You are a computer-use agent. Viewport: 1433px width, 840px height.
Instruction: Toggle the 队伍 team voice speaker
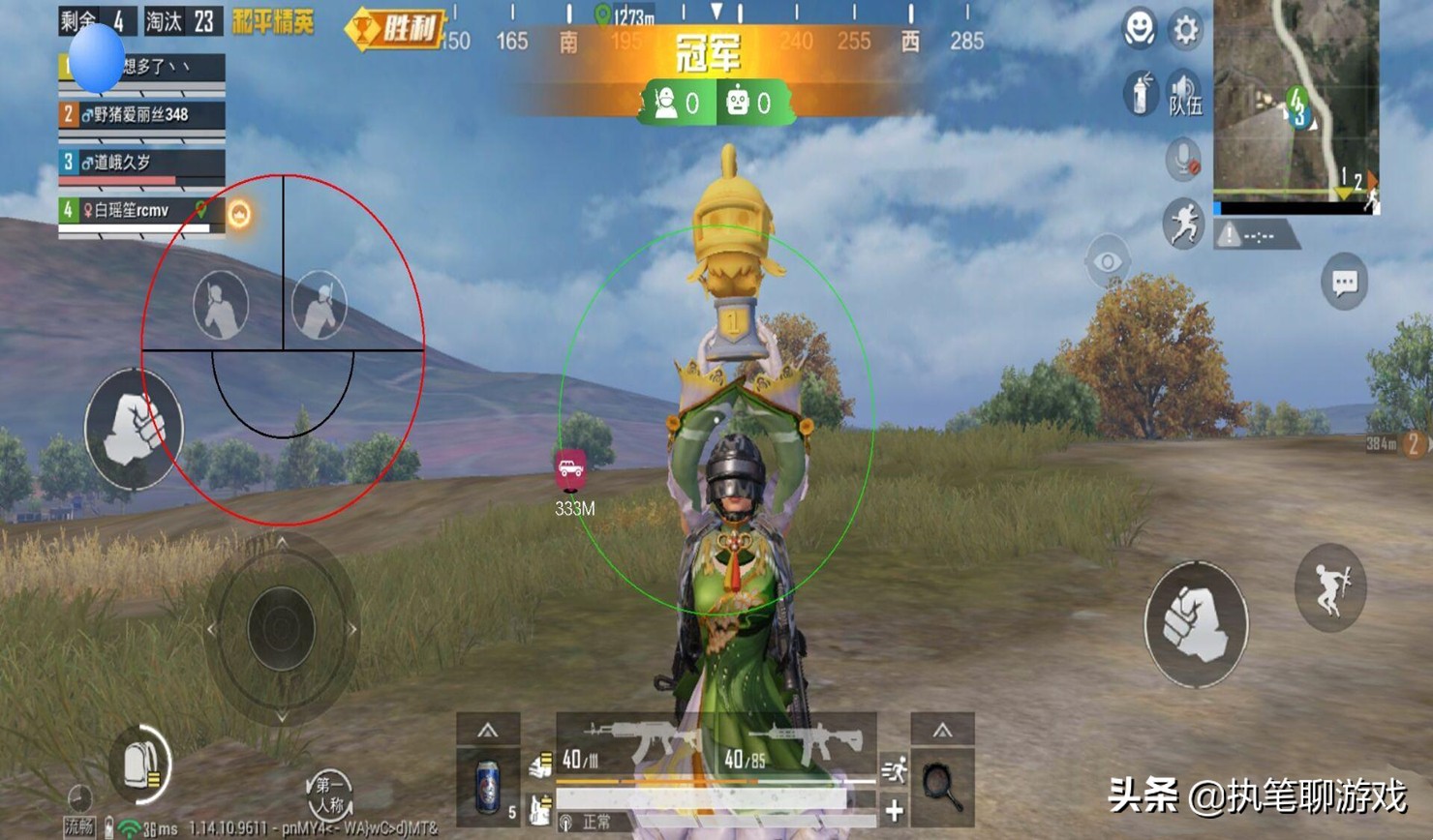pyautogui.click(x=1184, y=94)
